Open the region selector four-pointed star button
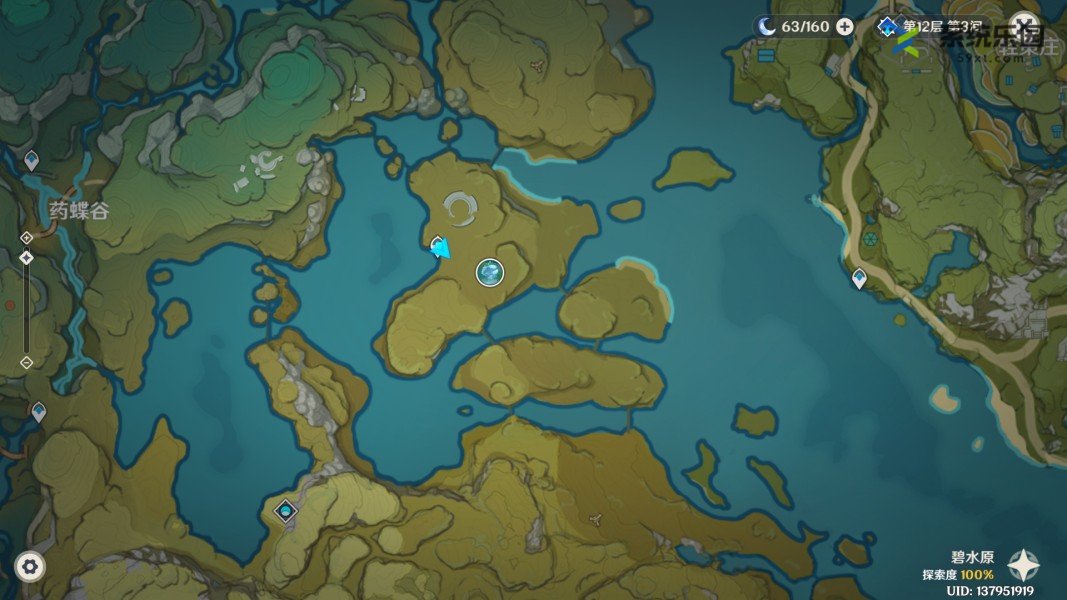Screen dimensions: 1067x600 1023,566
